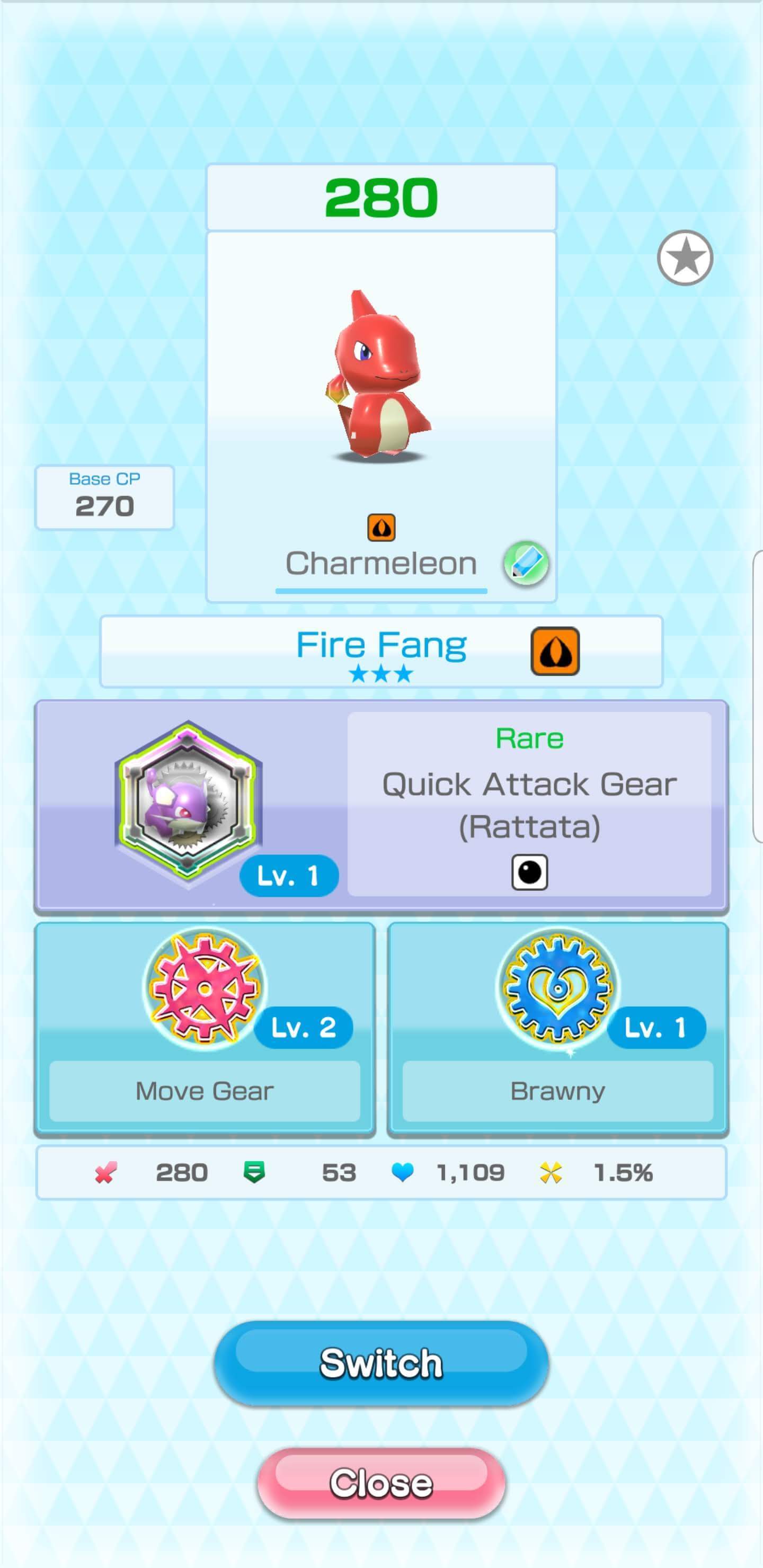Close the Pokémon details screen

[381, 1482]
